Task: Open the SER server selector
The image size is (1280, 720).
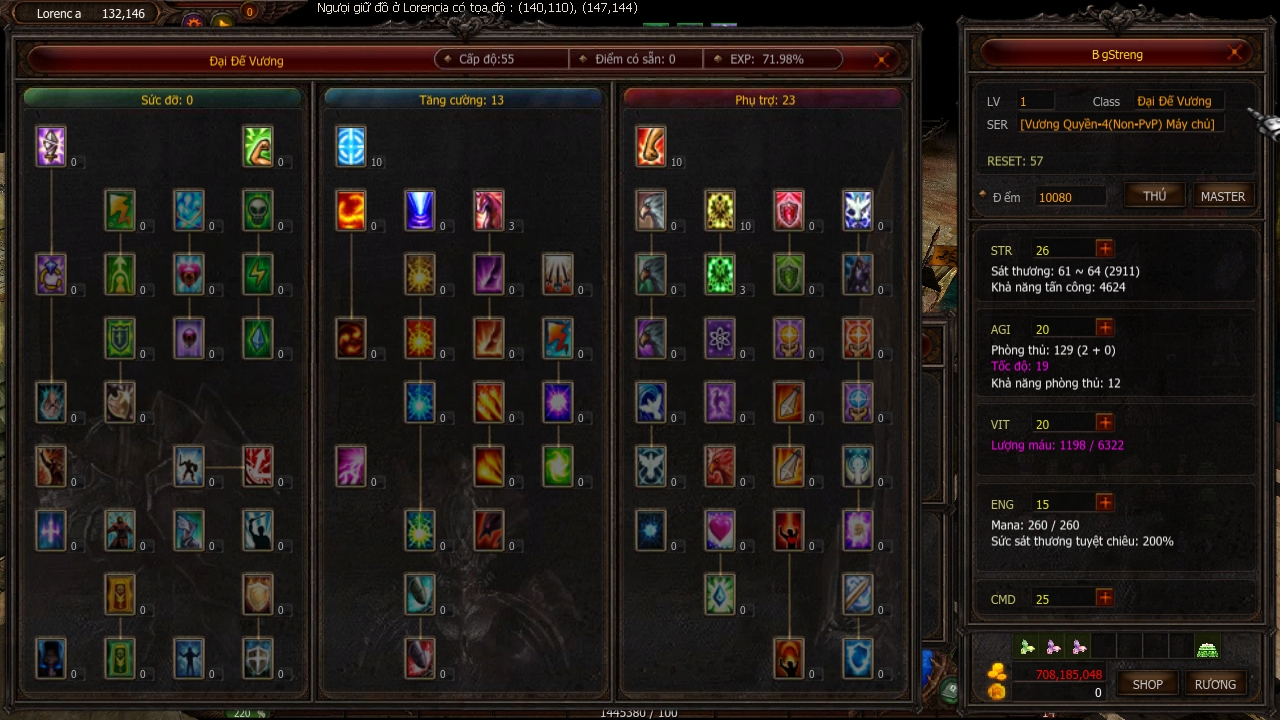Action: [x=1119, y=123]
